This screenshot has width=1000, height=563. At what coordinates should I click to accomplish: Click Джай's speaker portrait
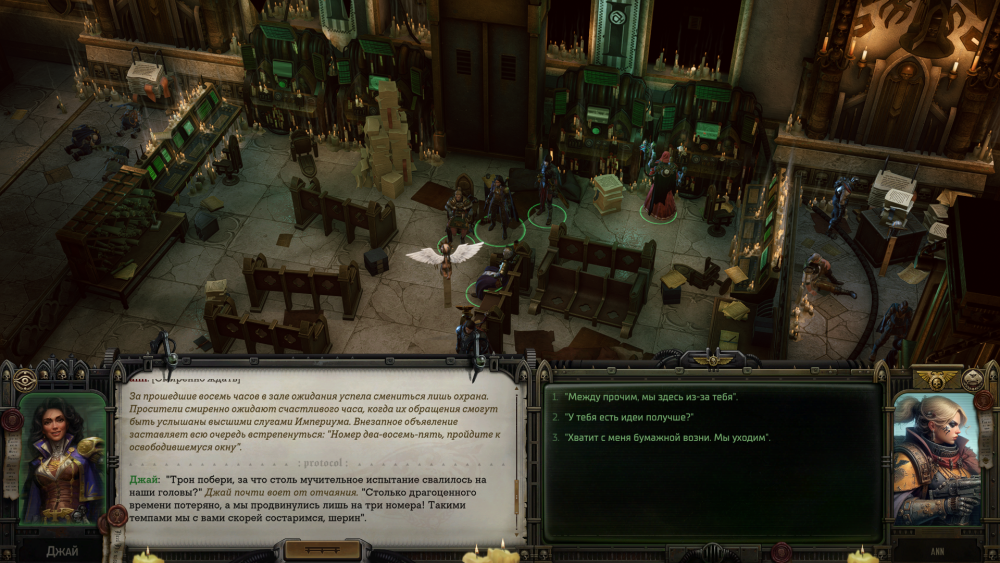(62, 458)
